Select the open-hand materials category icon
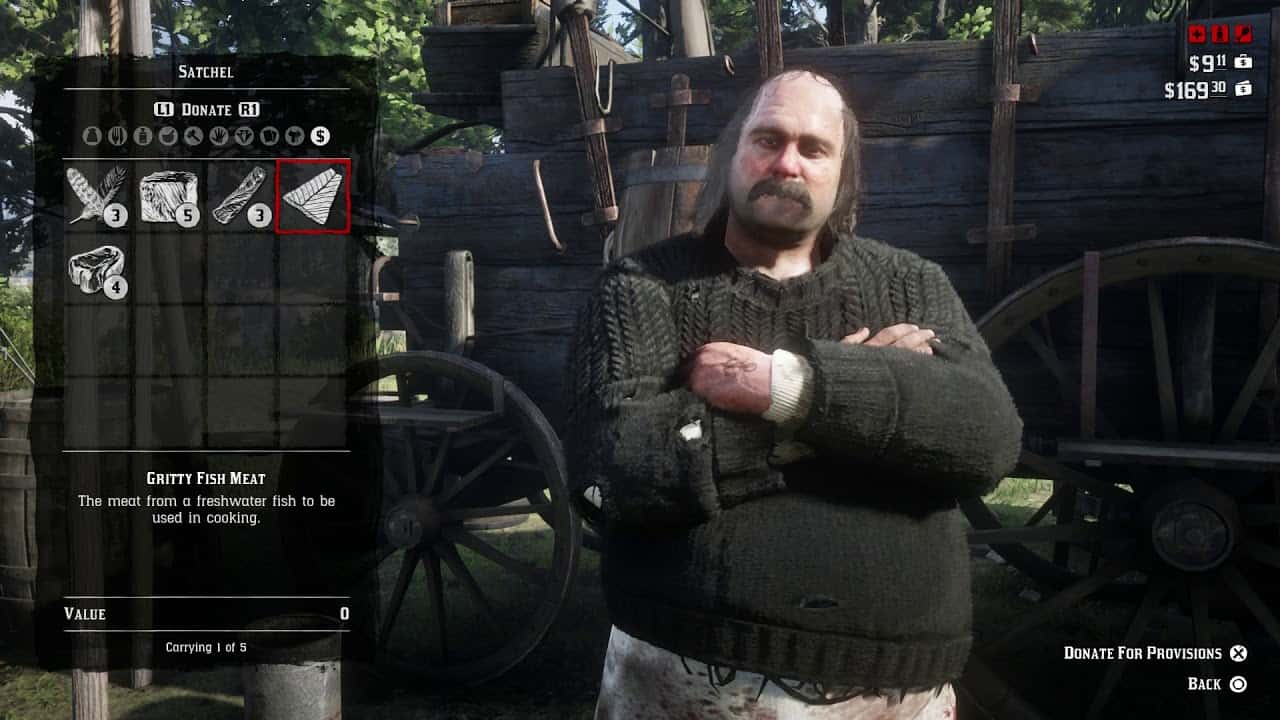1280x720 pixels. pos(219,136)
